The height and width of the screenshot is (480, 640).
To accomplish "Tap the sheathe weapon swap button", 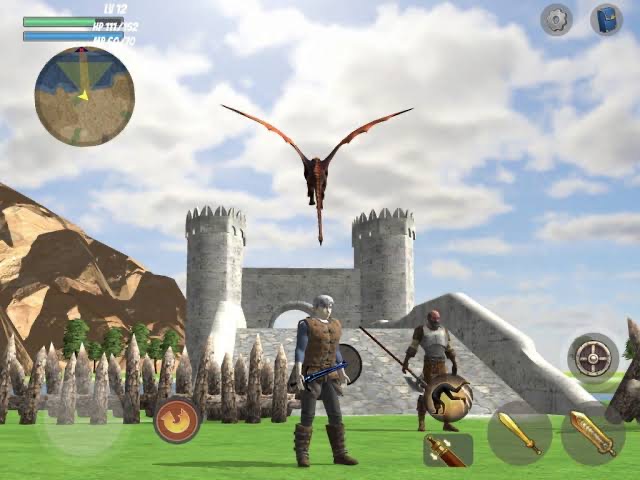I will pyautogui.click(x=447, y=450).
